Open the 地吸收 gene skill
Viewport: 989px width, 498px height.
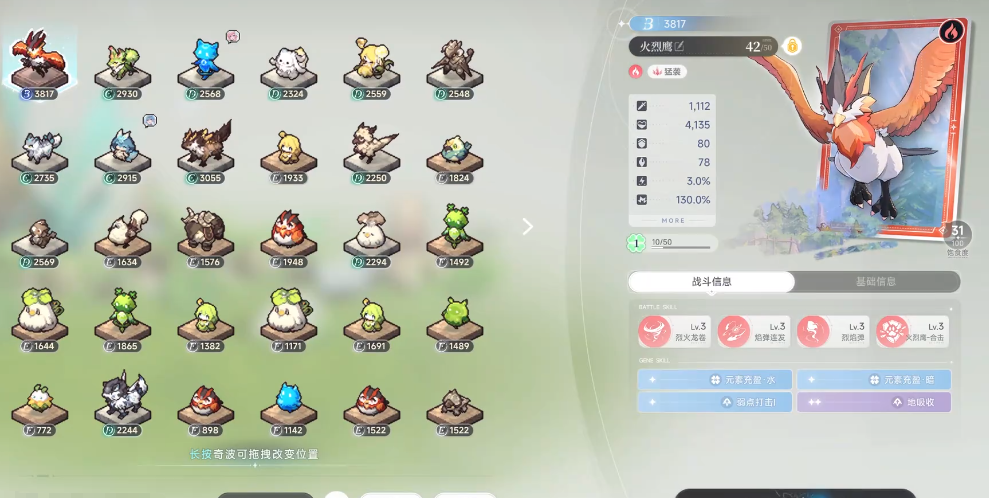873,402
